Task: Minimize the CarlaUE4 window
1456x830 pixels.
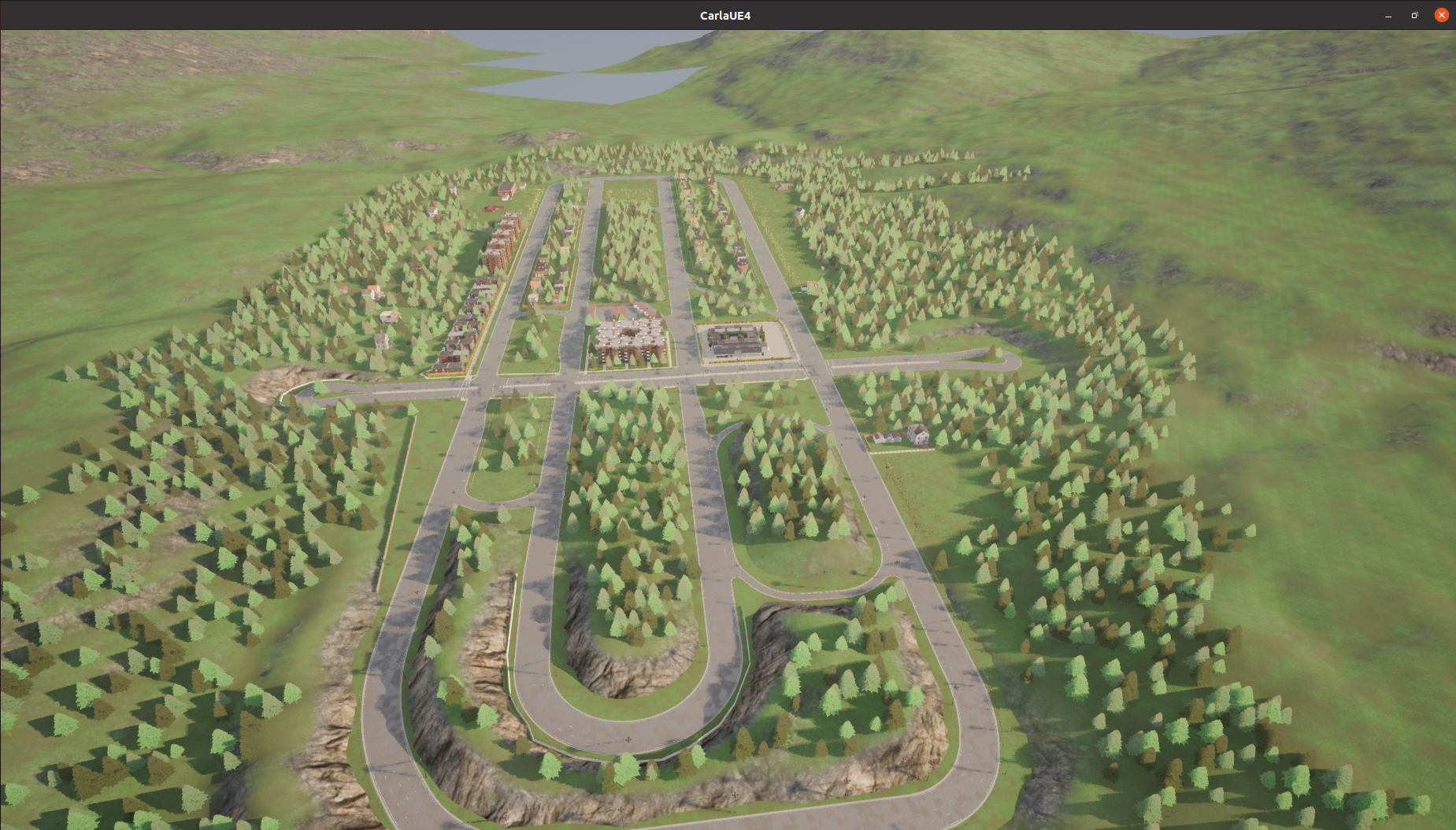Action: [x=1388, y=16]
